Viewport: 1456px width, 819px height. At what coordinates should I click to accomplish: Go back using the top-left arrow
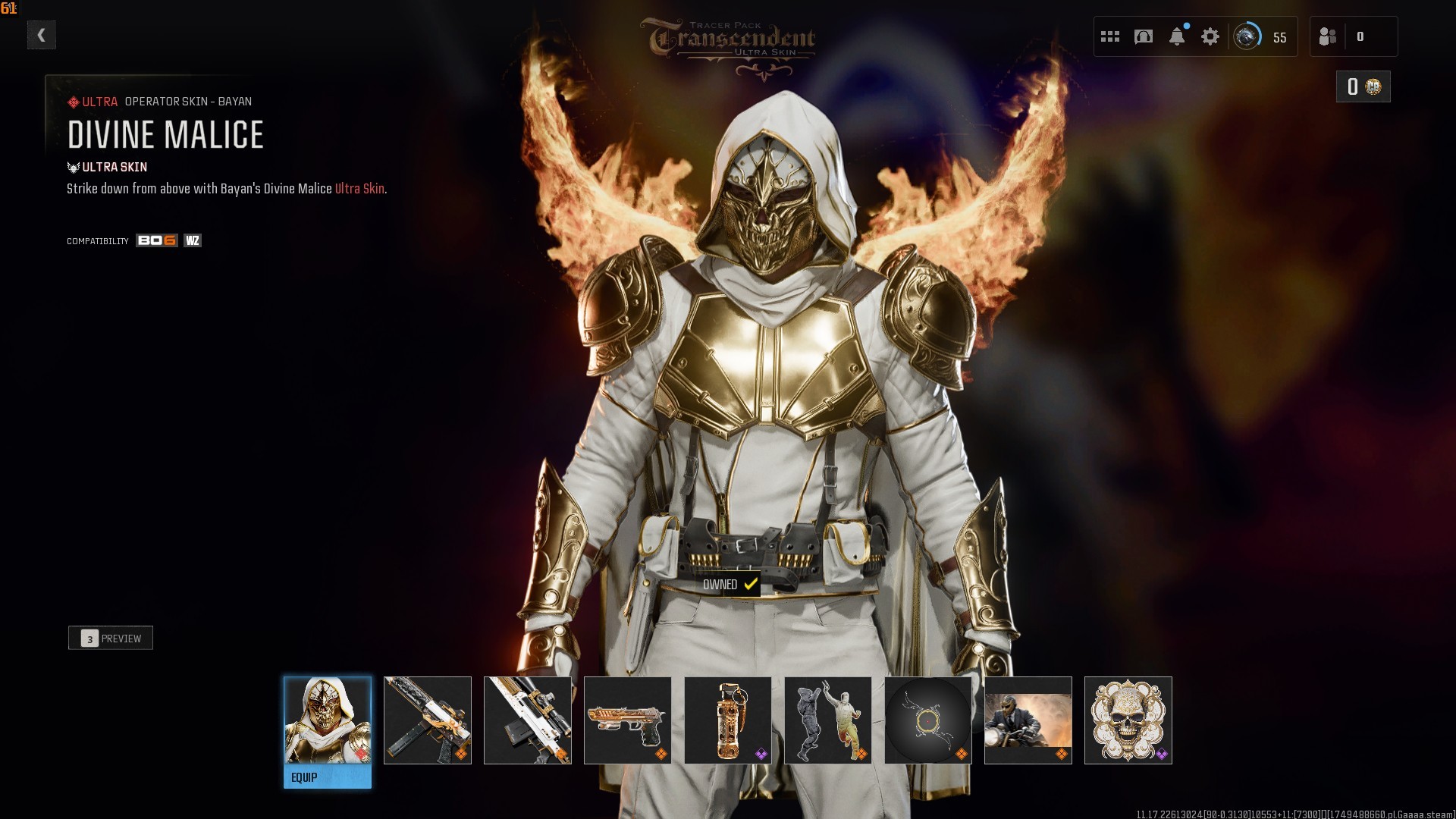[42, 35]
